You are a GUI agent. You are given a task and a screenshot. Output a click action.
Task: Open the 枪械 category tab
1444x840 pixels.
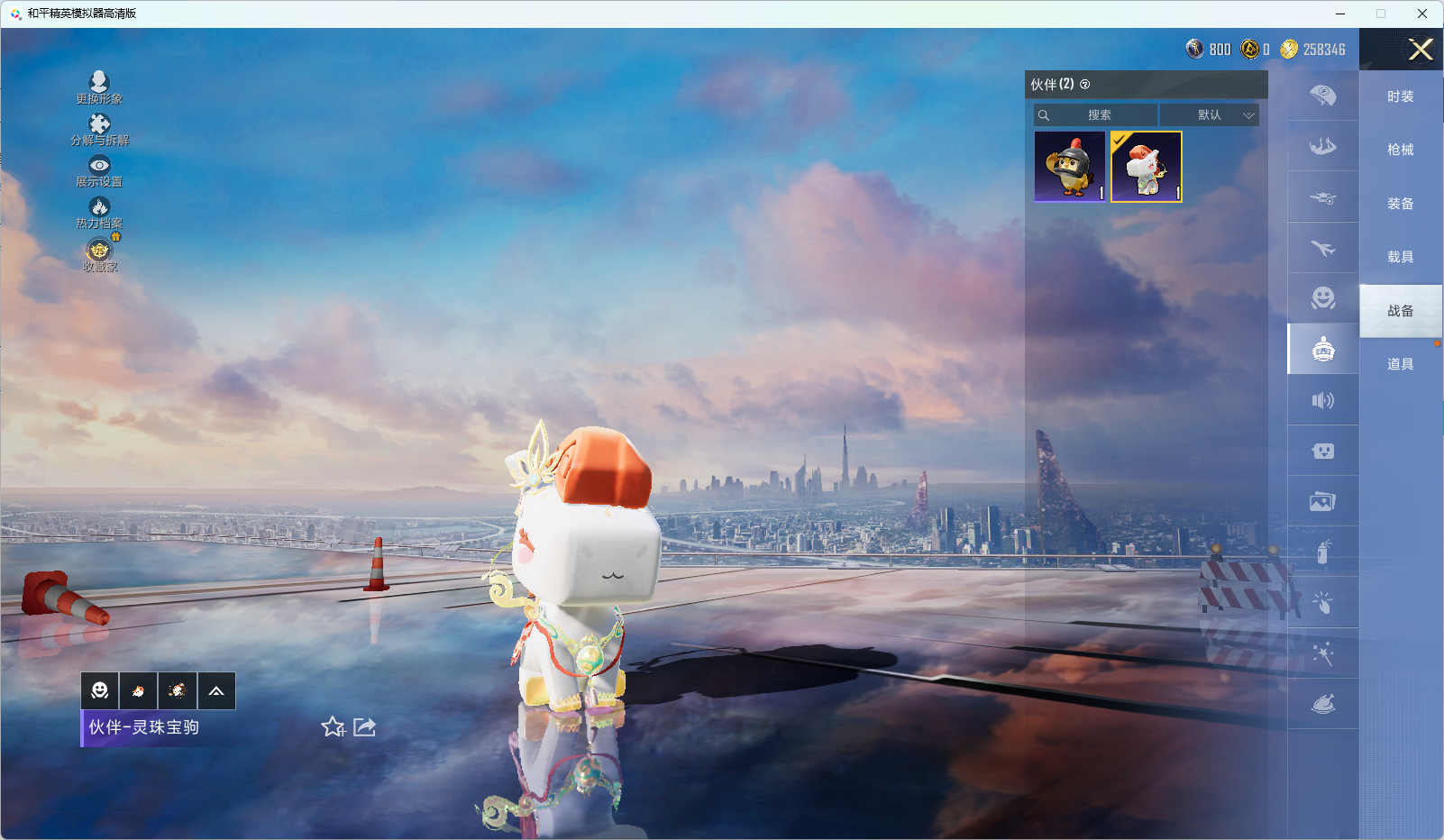[x=1400, y=150]
